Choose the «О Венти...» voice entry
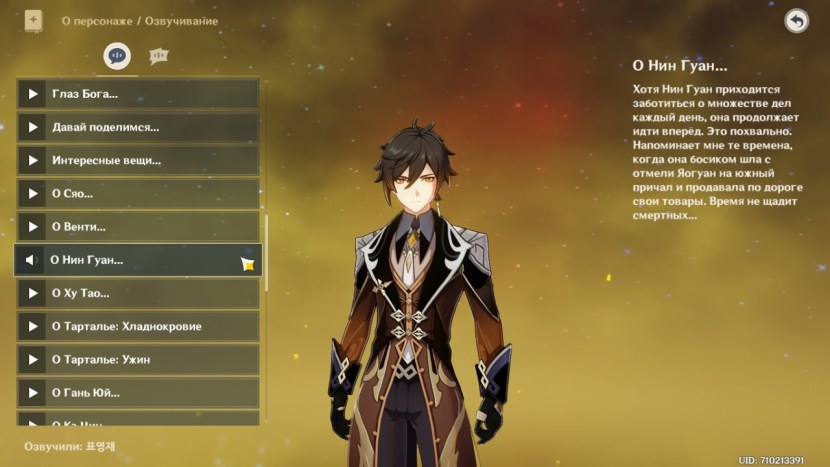Screen dimensions: 830x467 click(x=138, y=227)
